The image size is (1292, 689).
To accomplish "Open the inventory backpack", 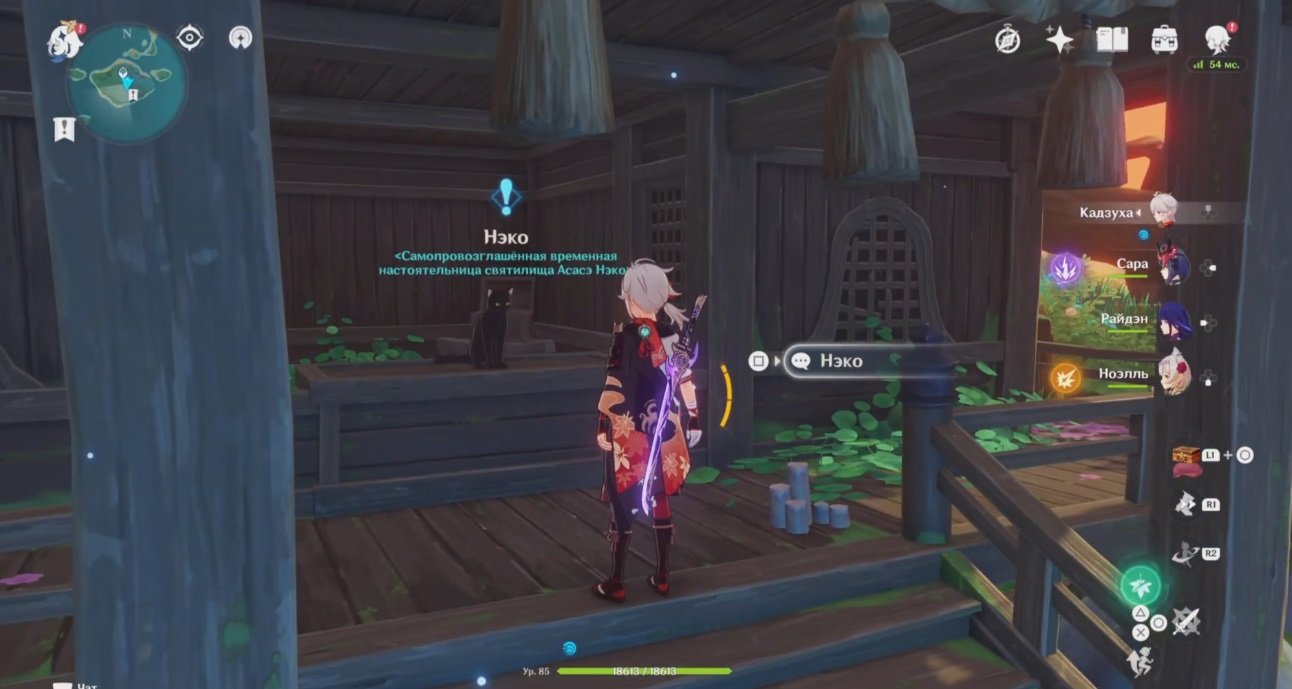I will pyautogui.click(x=1164, y=39).
